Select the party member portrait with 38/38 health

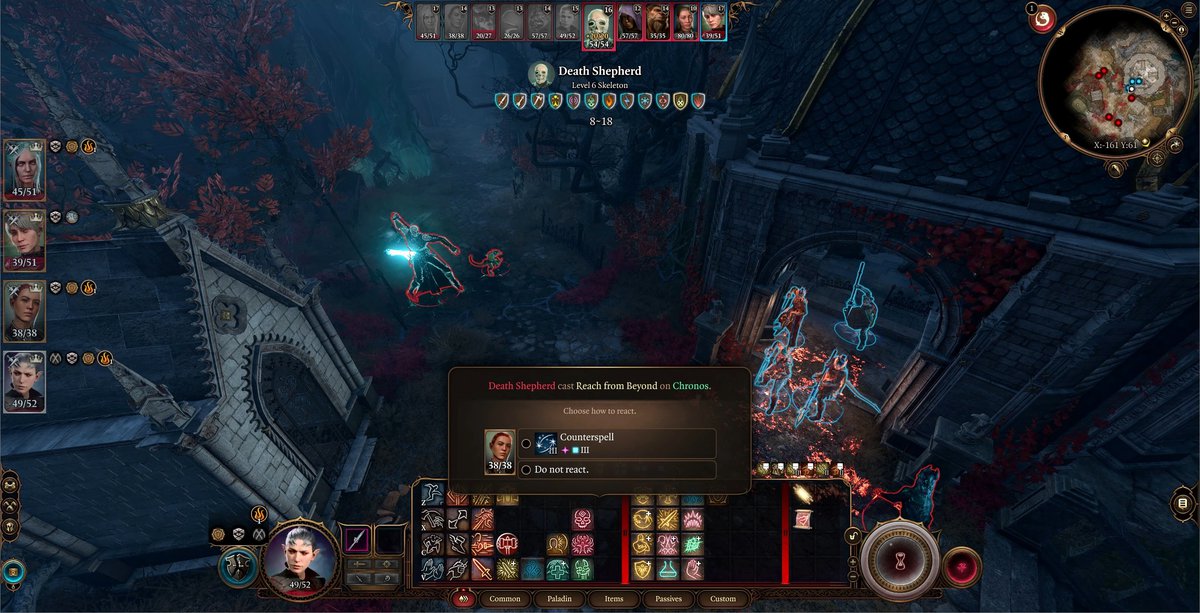point(25,307)
